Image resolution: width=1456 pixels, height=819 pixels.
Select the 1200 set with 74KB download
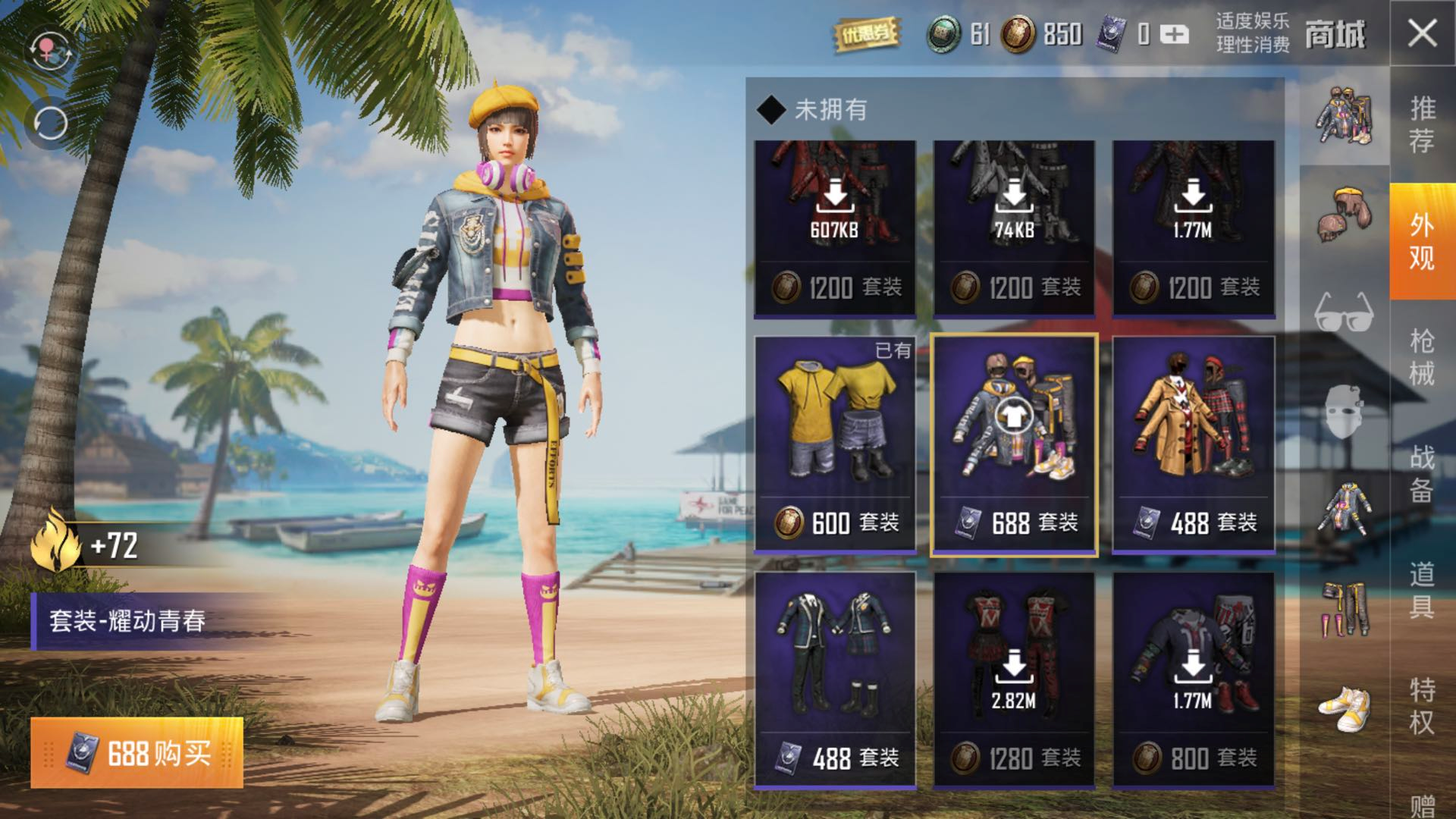(1014, 227)
